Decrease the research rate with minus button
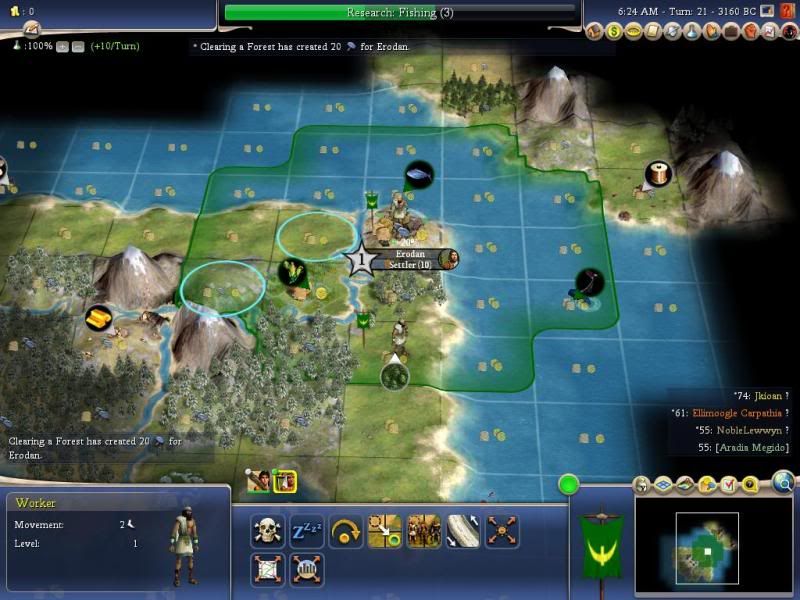This screenshot has height=600, width=800. (x=79, y=46)
